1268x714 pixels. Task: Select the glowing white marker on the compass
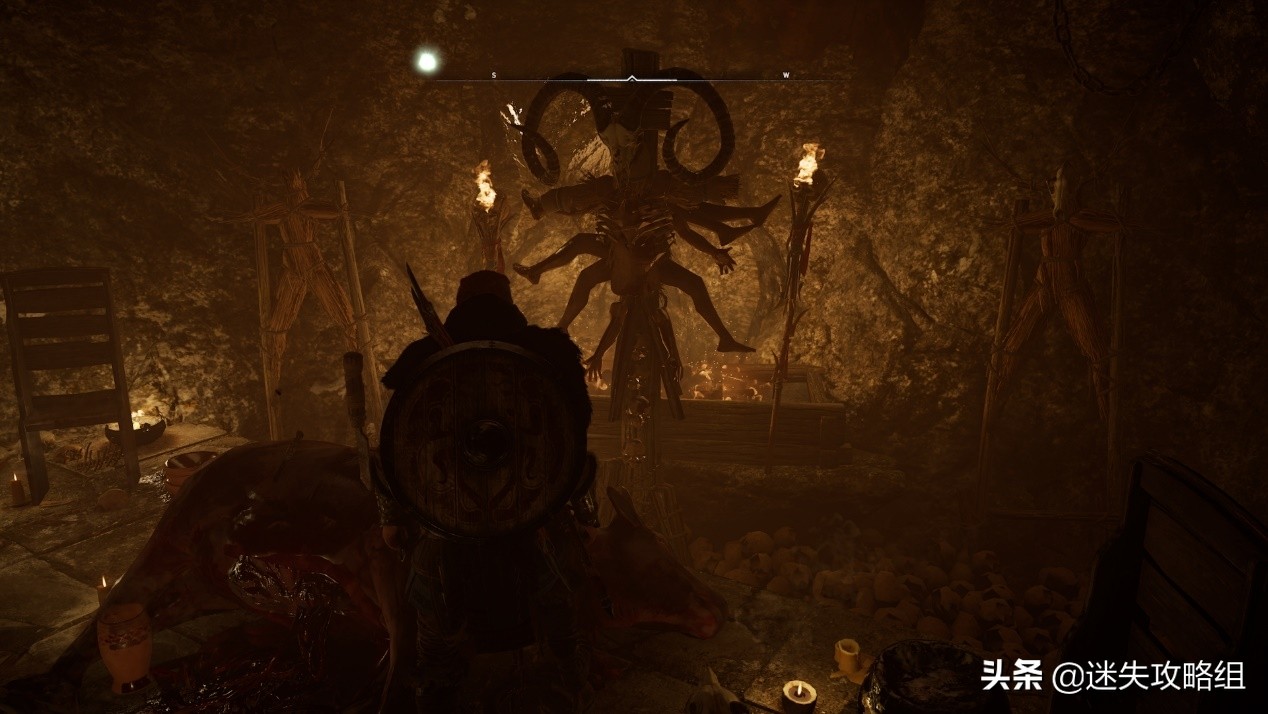click(x=427, y=62)
